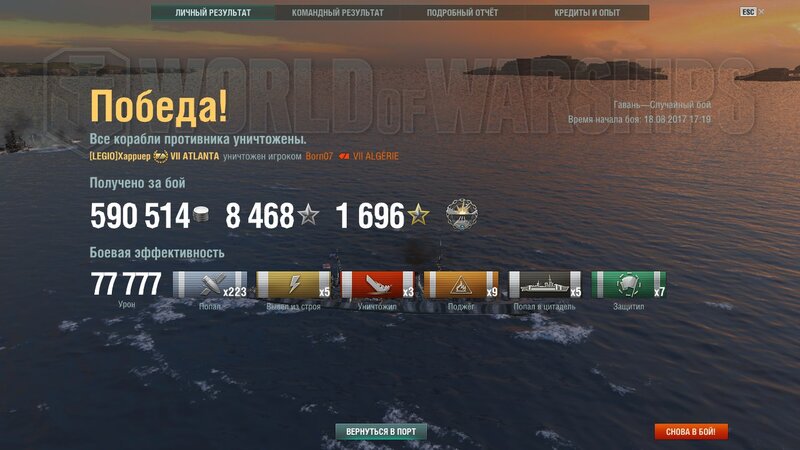Open player Born07's name link

[319, 156]
